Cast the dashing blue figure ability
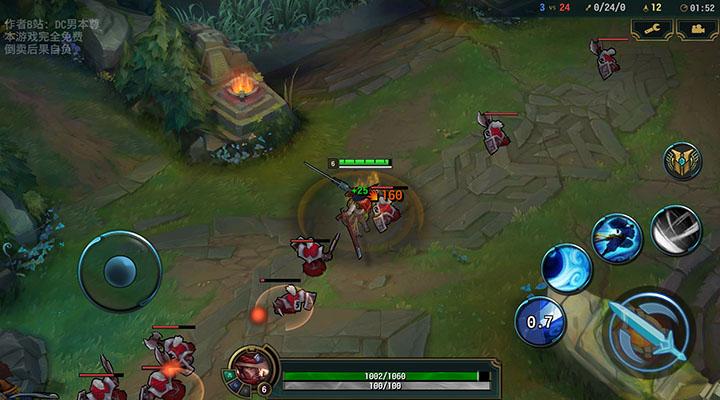The image size is (720, 400). pyautogui.click(x=615, y=237)
